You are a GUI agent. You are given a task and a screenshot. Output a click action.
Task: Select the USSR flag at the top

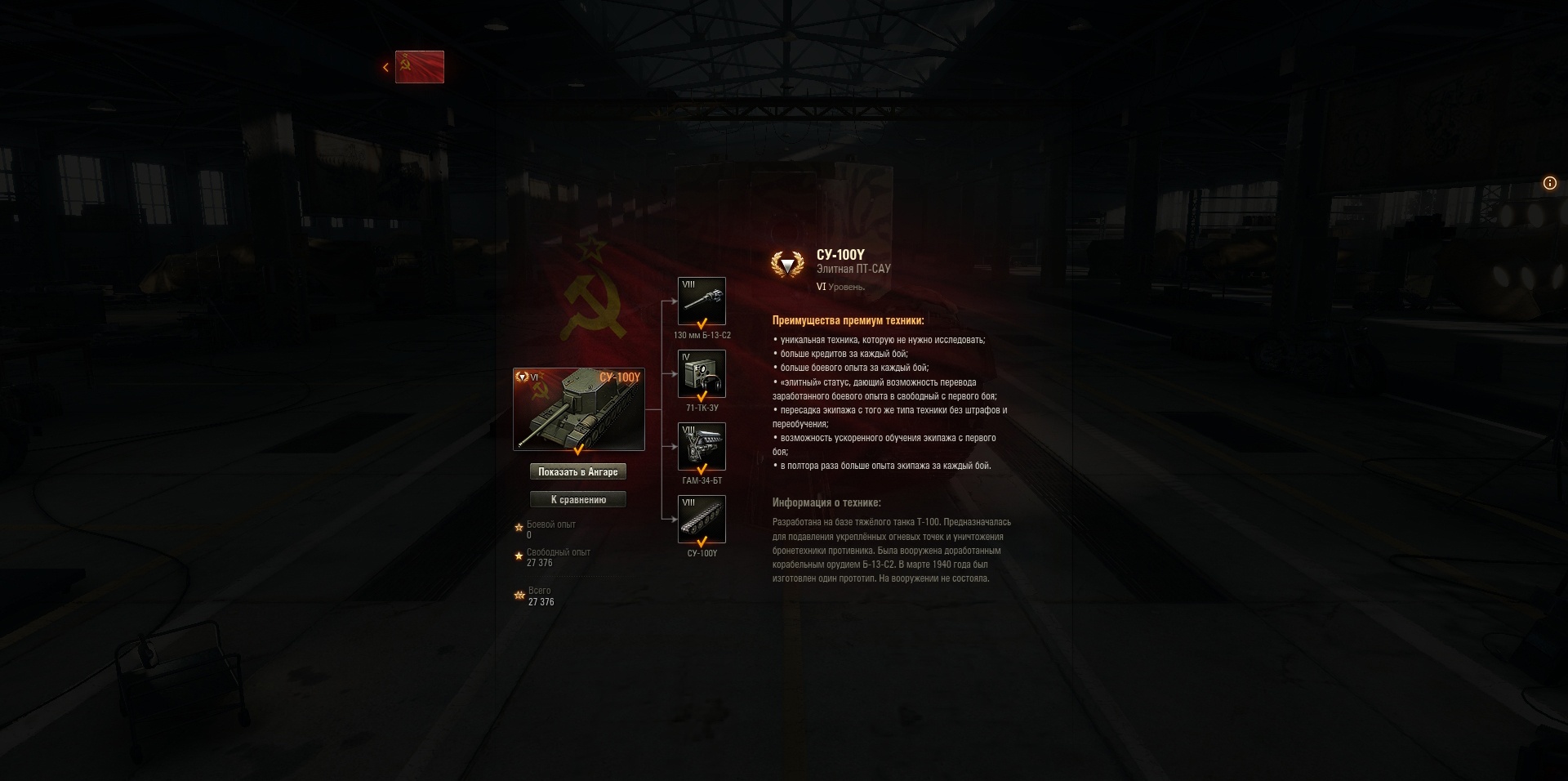coord(420,67)
